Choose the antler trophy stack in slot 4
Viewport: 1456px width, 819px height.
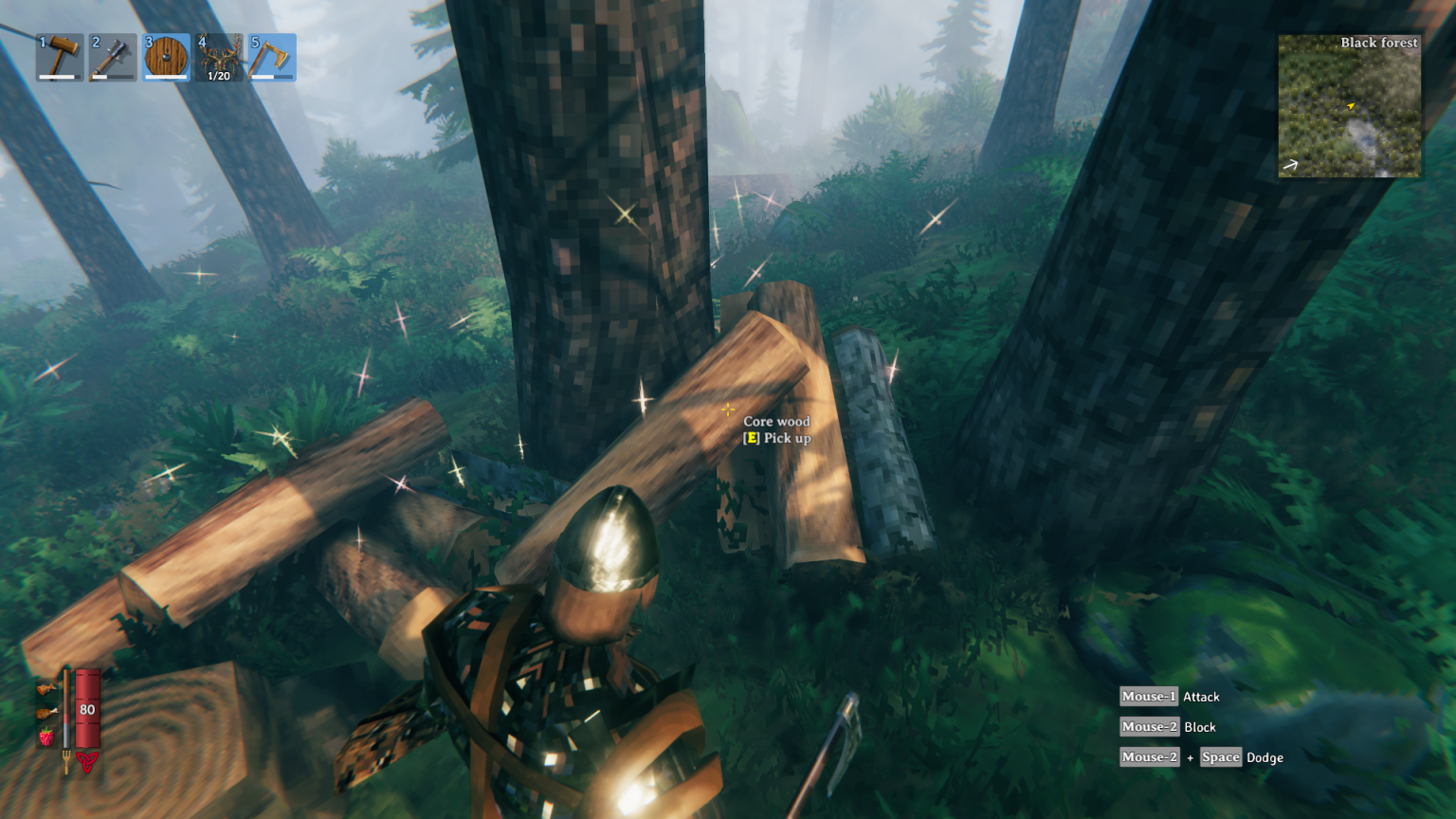pyautogui.click(x=219, y=58)
